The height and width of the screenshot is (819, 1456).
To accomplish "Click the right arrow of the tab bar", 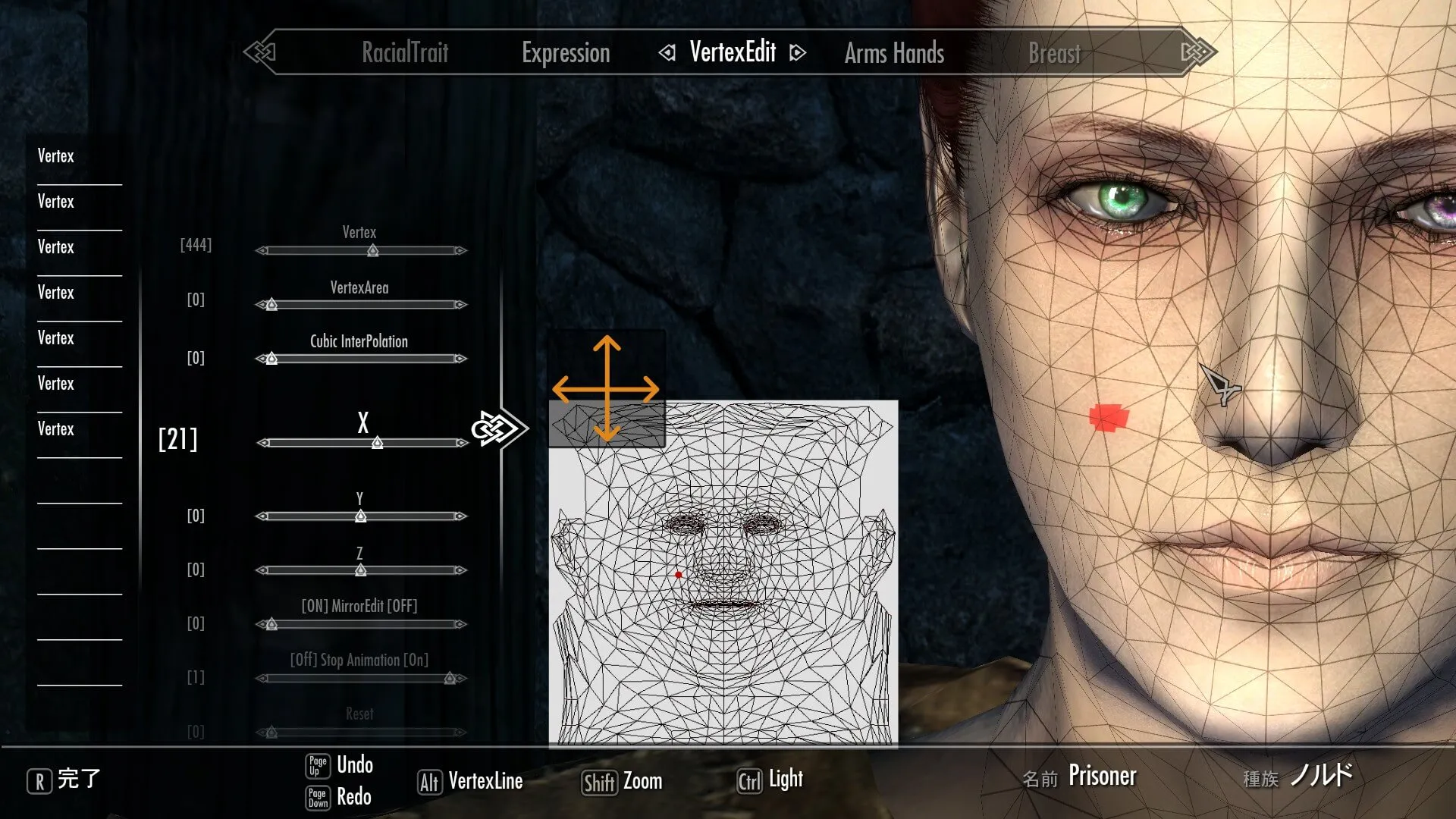I will pos(1198,52).
